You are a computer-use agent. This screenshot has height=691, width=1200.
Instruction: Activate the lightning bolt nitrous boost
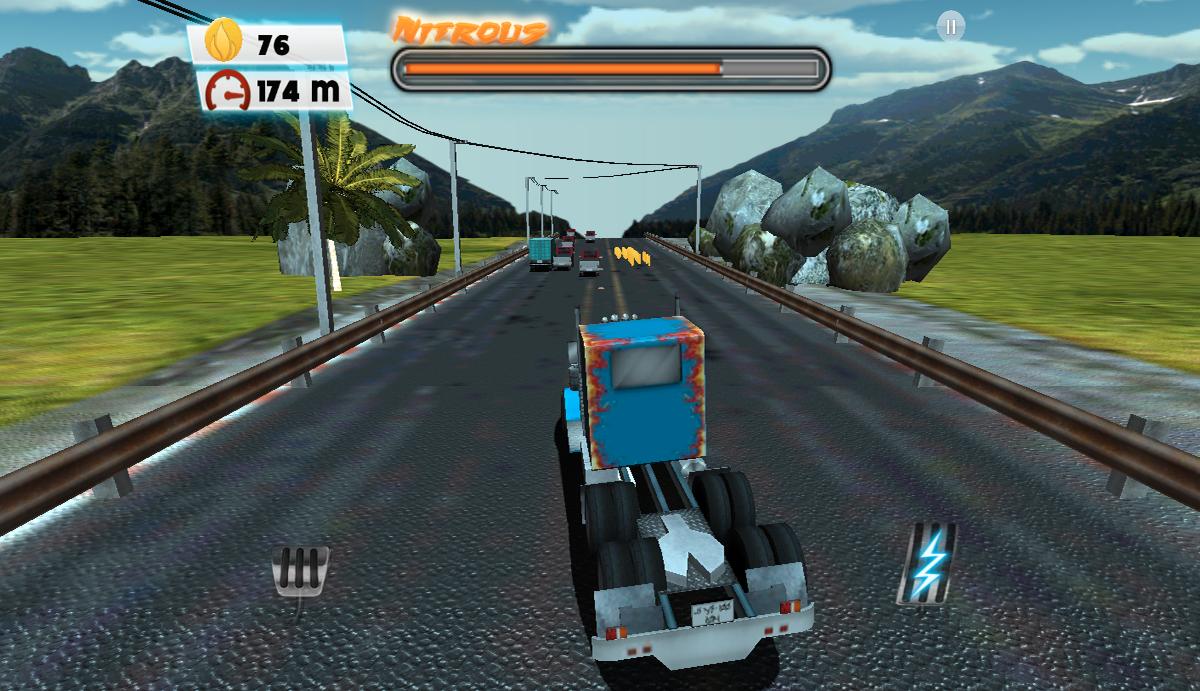pos(927,563)
